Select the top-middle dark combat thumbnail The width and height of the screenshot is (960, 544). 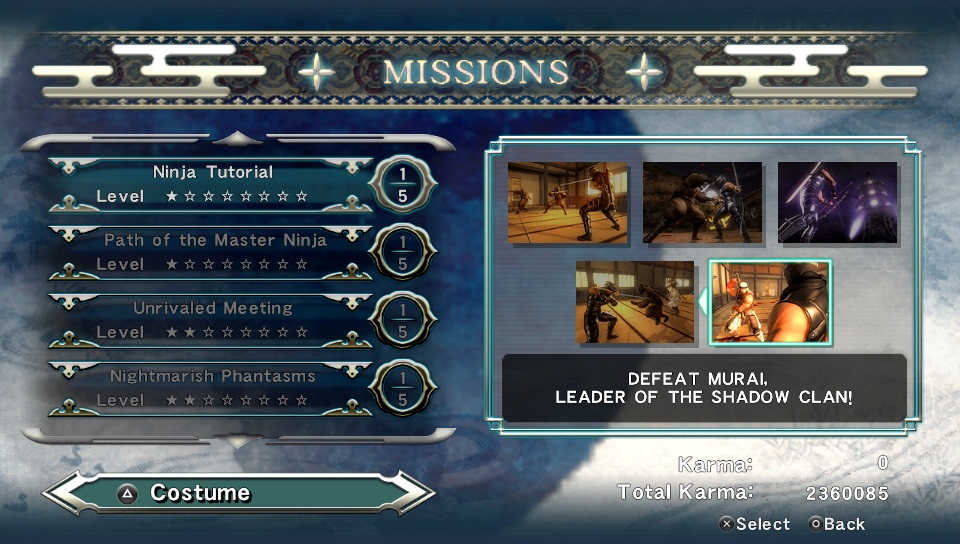click(702, 202)
